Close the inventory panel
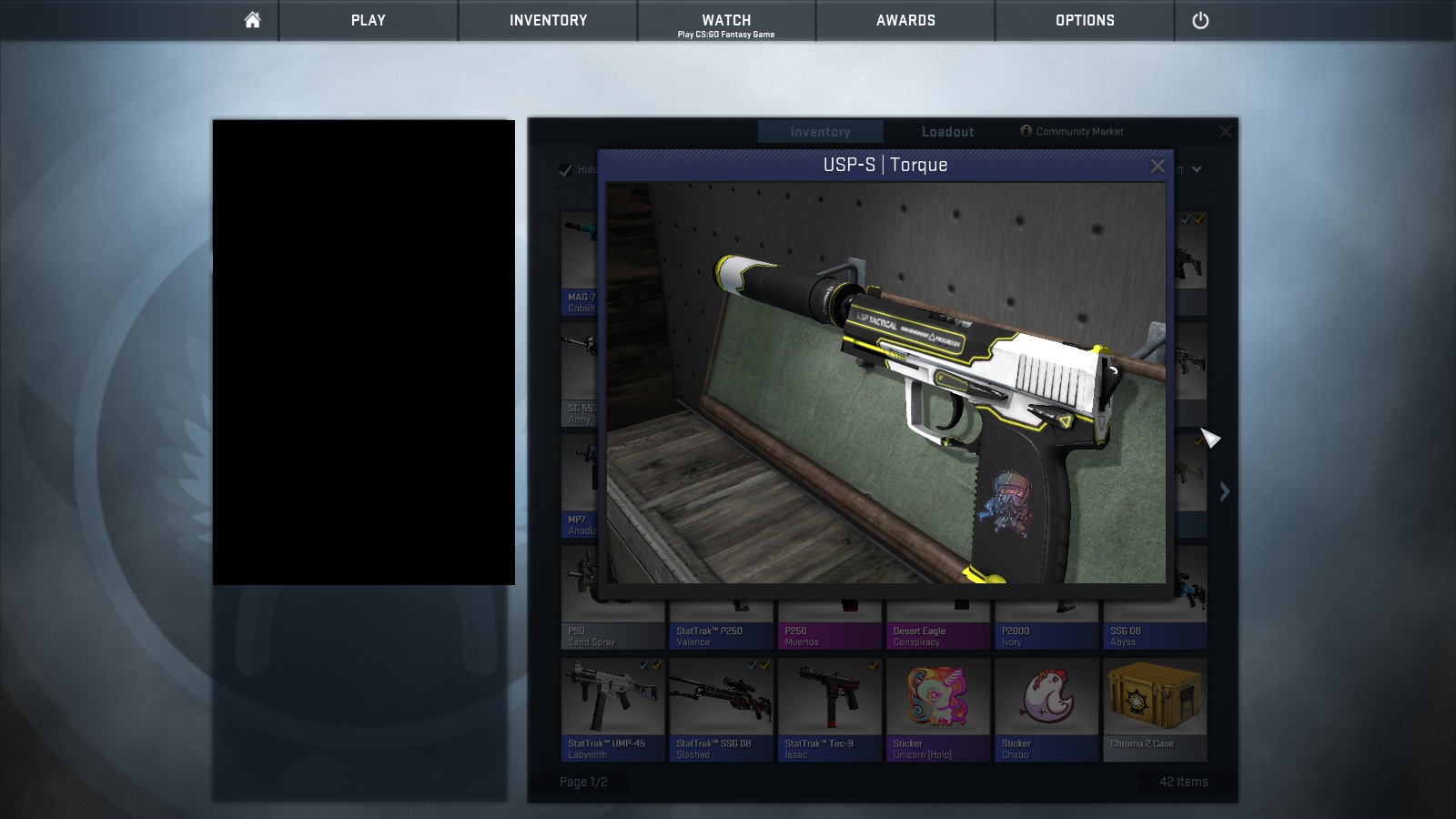 [1226, 132]
